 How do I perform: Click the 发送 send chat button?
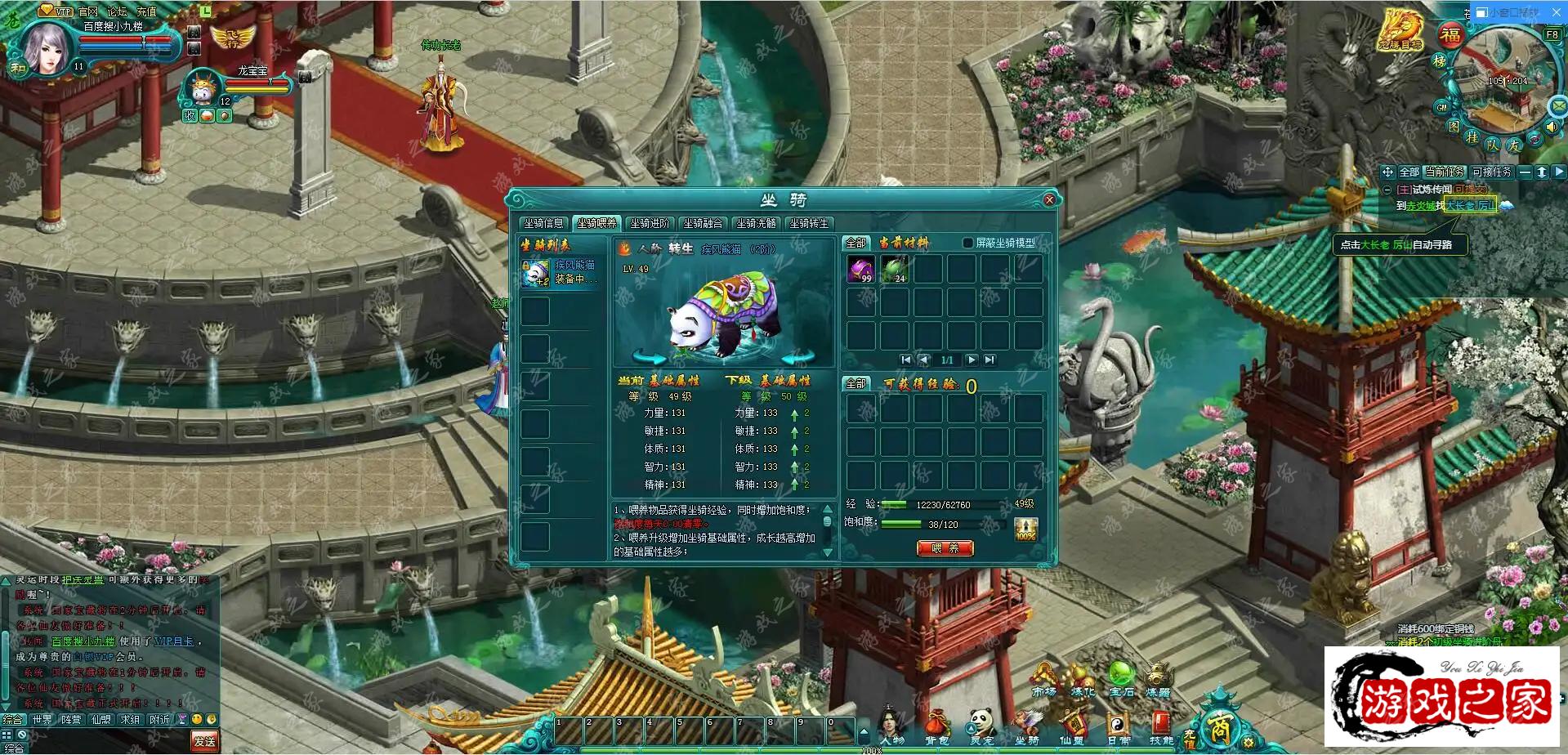coord(204,741)
